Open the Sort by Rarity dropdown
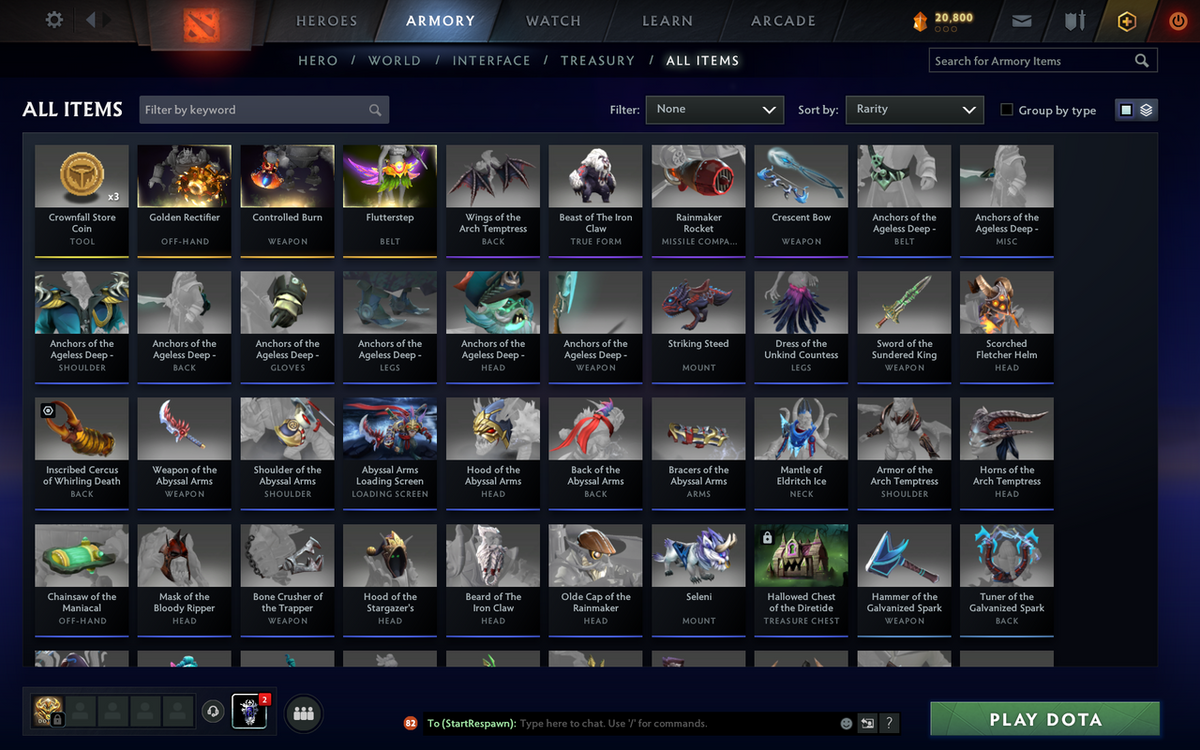The width and height of the screenshot is (1200, 750). (x=914, y=110)
